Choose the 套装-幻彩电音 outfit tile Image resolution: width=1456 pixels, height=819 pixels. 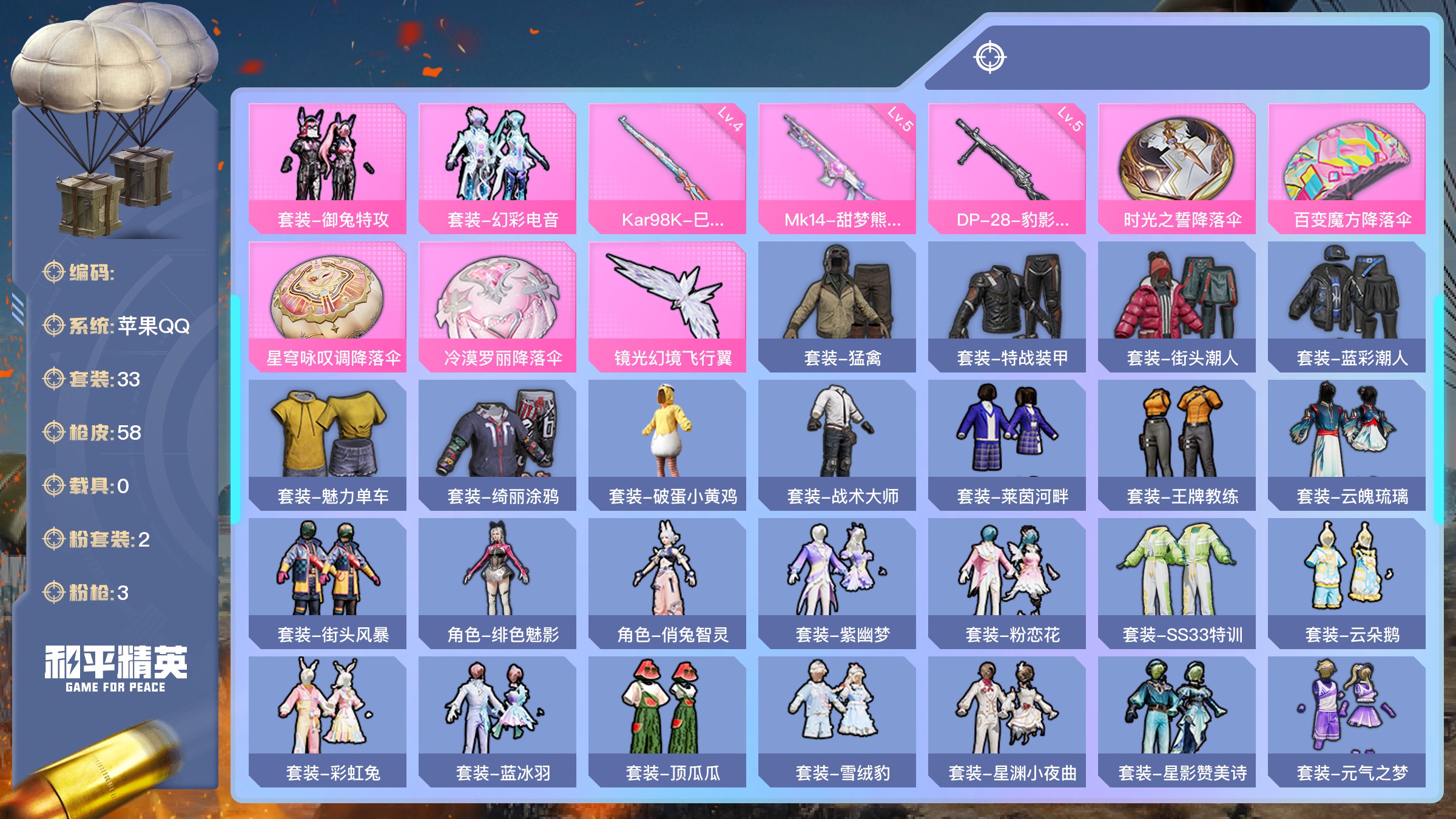(x=497, y=168)
